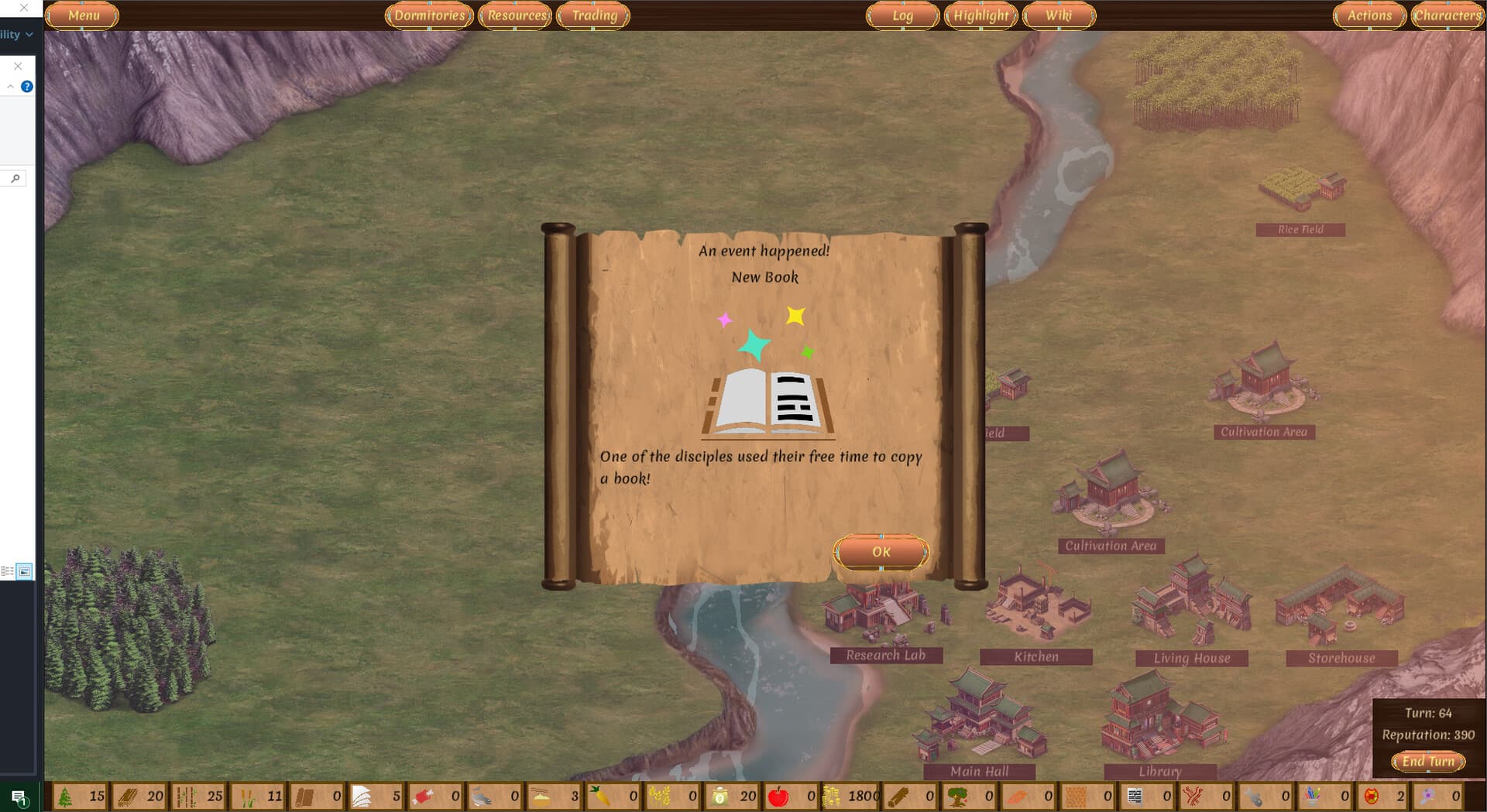1487x812 pixels.
Task: Switch sidebar to thumbnail view
Action: (x=26, y=571)
